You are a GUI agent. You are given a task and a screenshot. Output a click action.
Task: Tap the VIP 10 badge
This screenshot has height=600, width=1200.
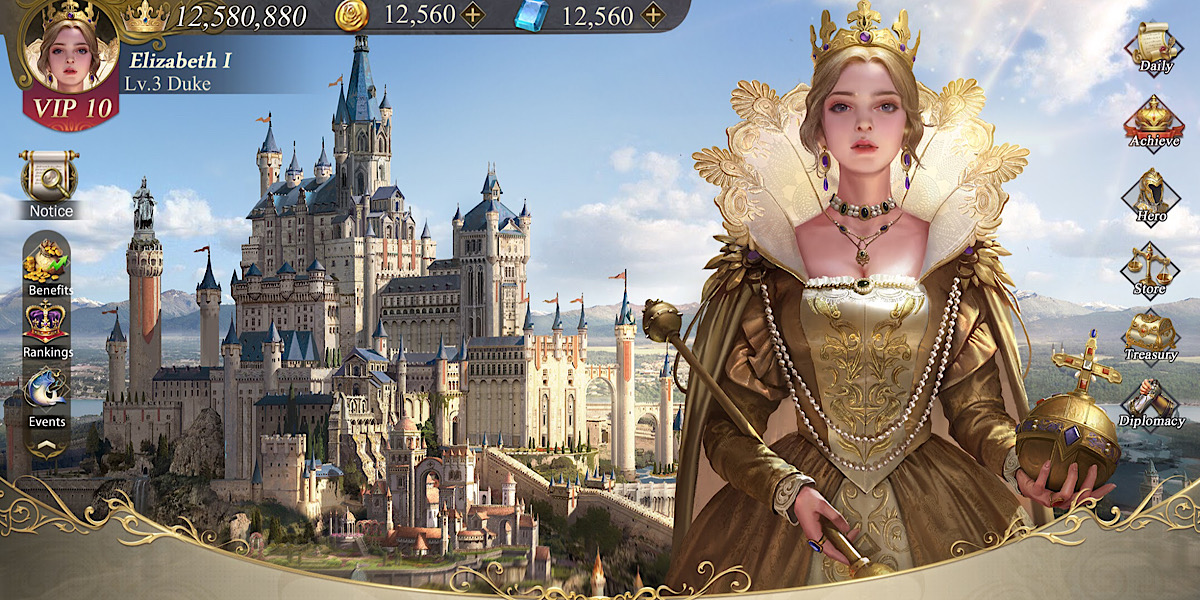coord(68,109)
